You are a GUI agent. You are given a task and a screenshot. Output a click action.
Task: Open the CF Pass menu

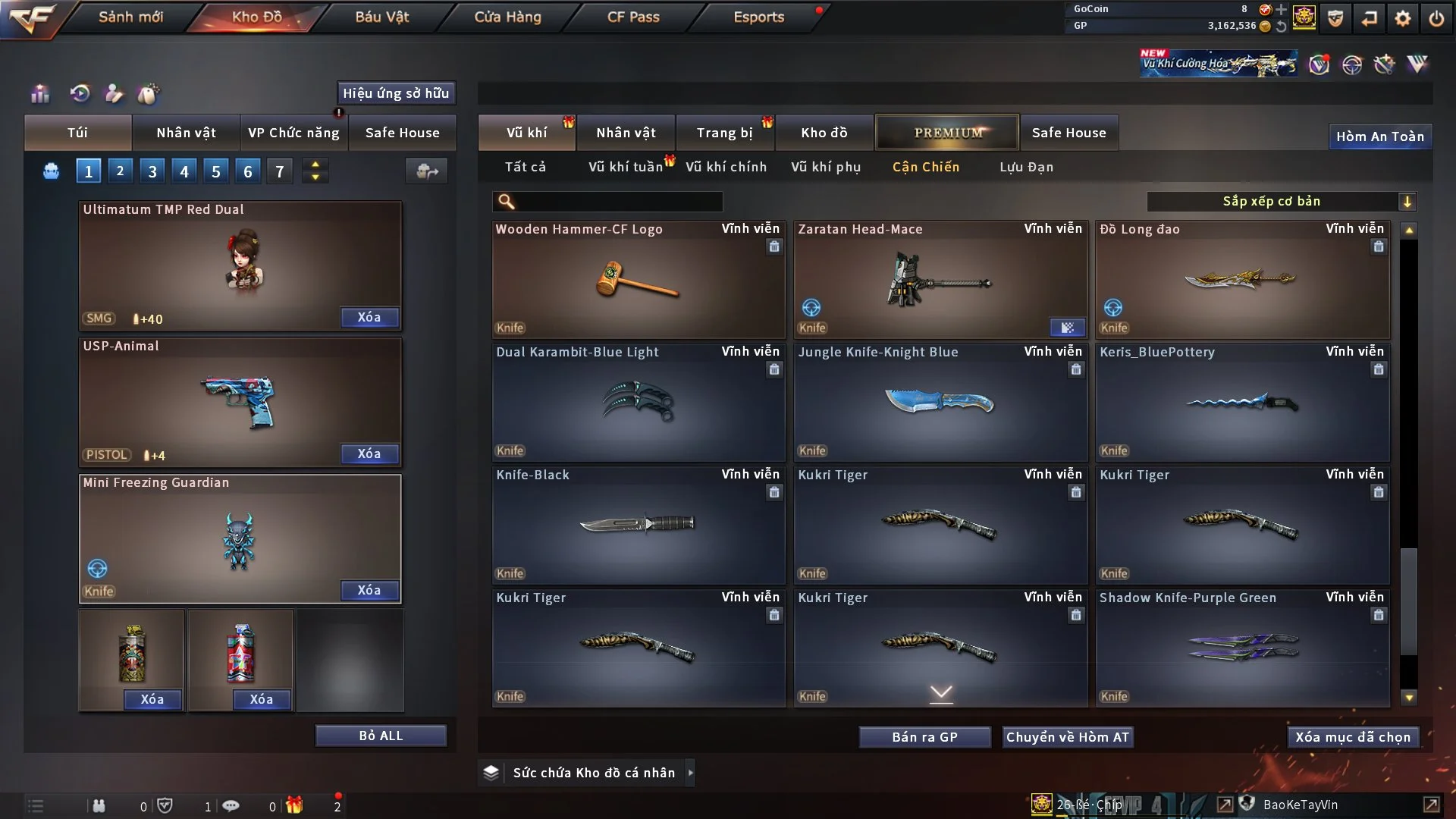(633, 17)
